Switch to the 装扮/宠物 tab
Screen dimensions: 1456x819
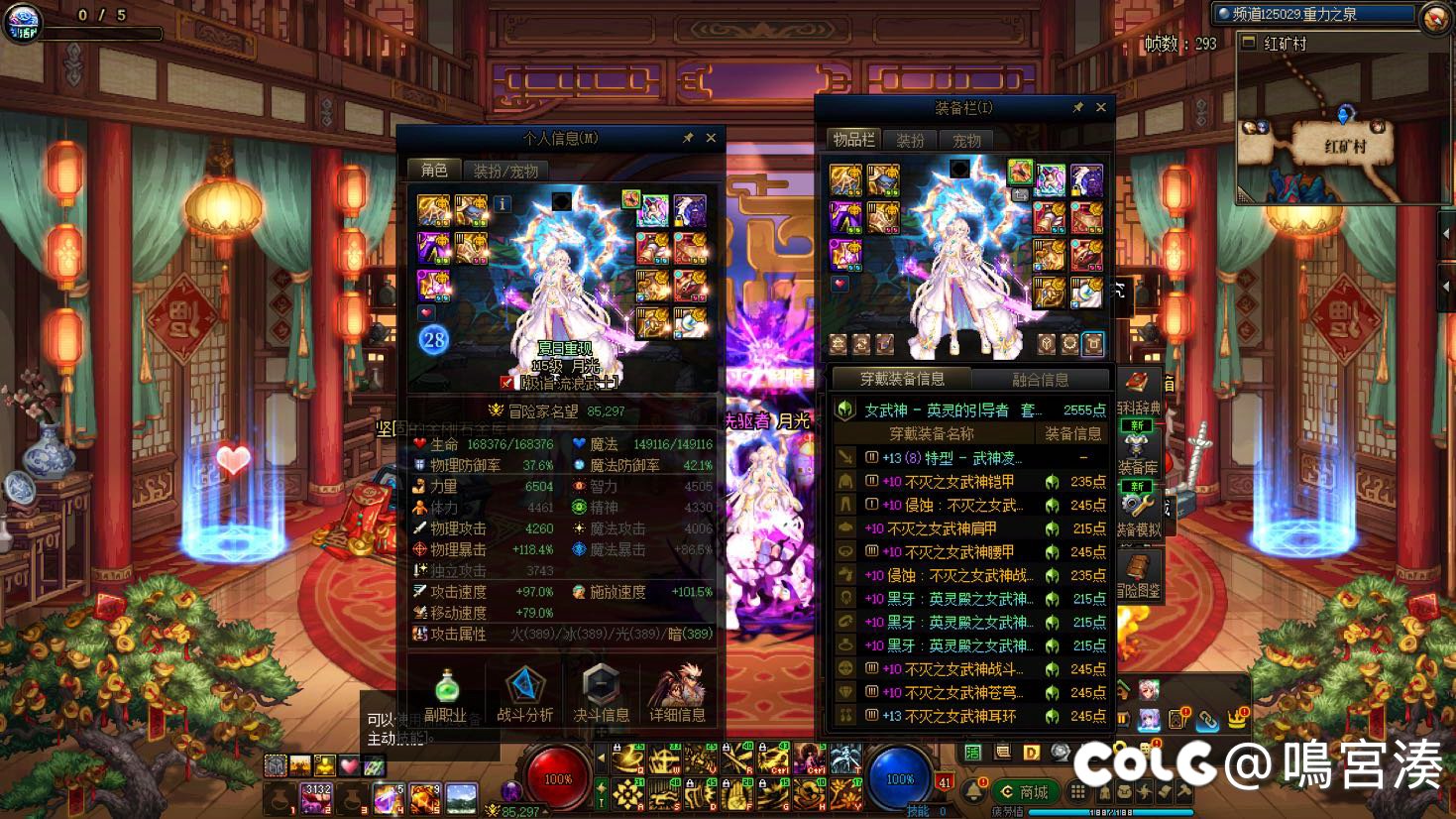(505, 171)
